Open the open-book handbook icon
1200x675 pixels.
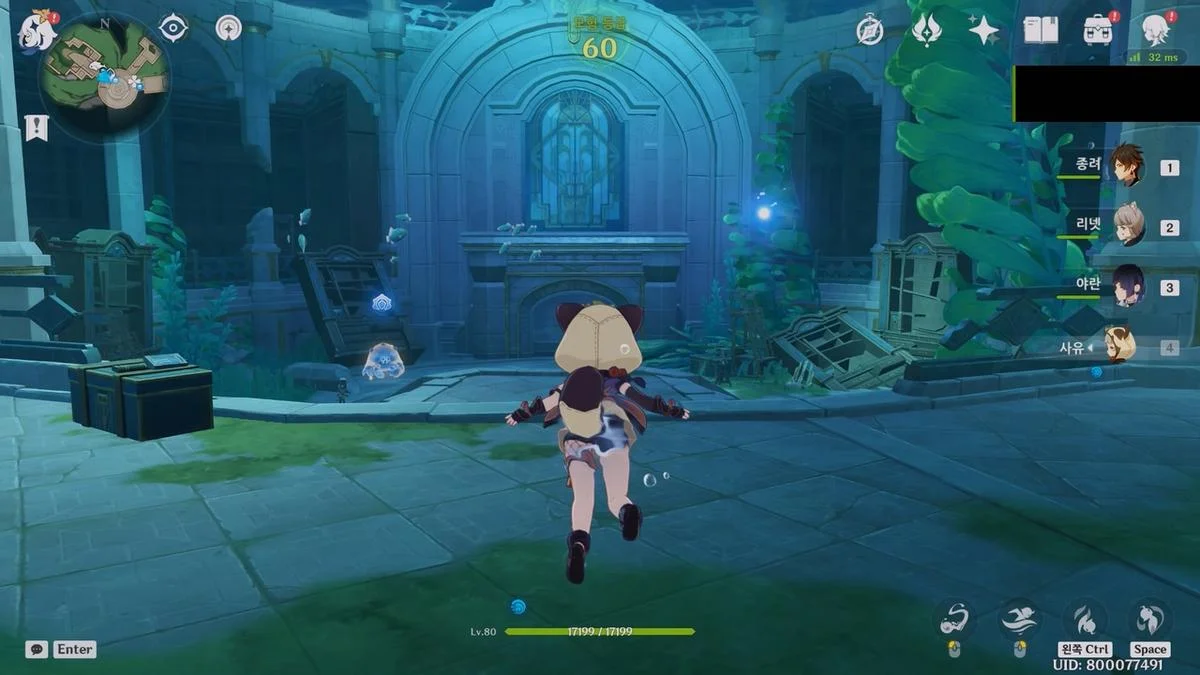click(x=1040, y=30)
